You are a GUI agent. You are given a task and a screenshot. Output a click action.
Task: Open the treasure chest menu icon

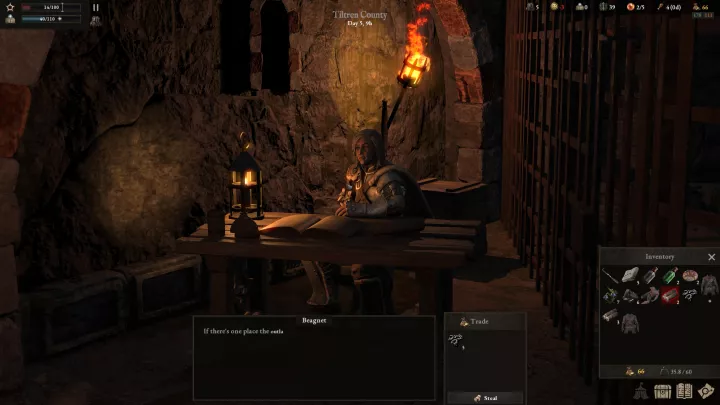(x=662, y=392)
